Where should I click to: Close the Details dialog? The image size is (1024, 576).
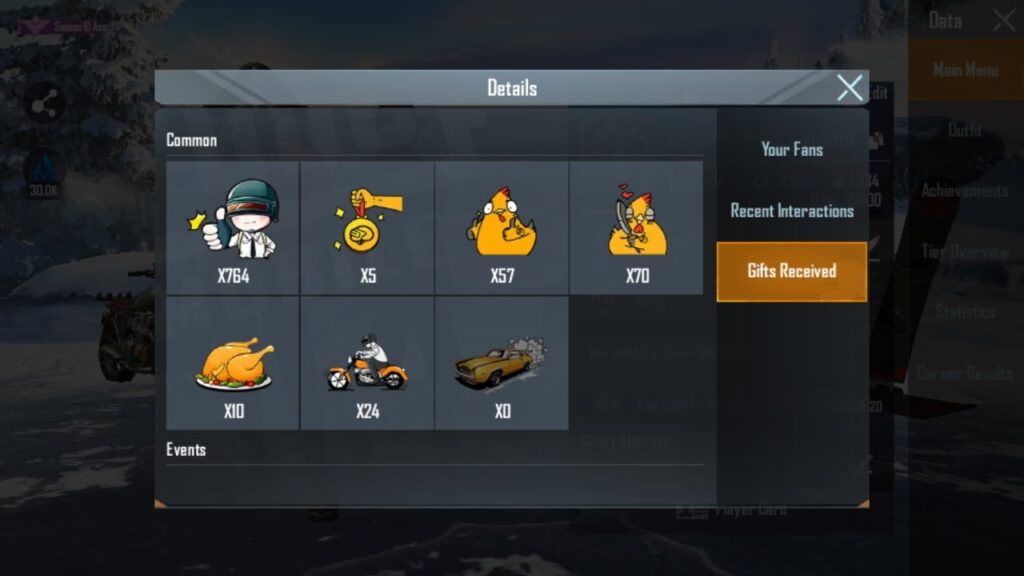click(849, 88)
